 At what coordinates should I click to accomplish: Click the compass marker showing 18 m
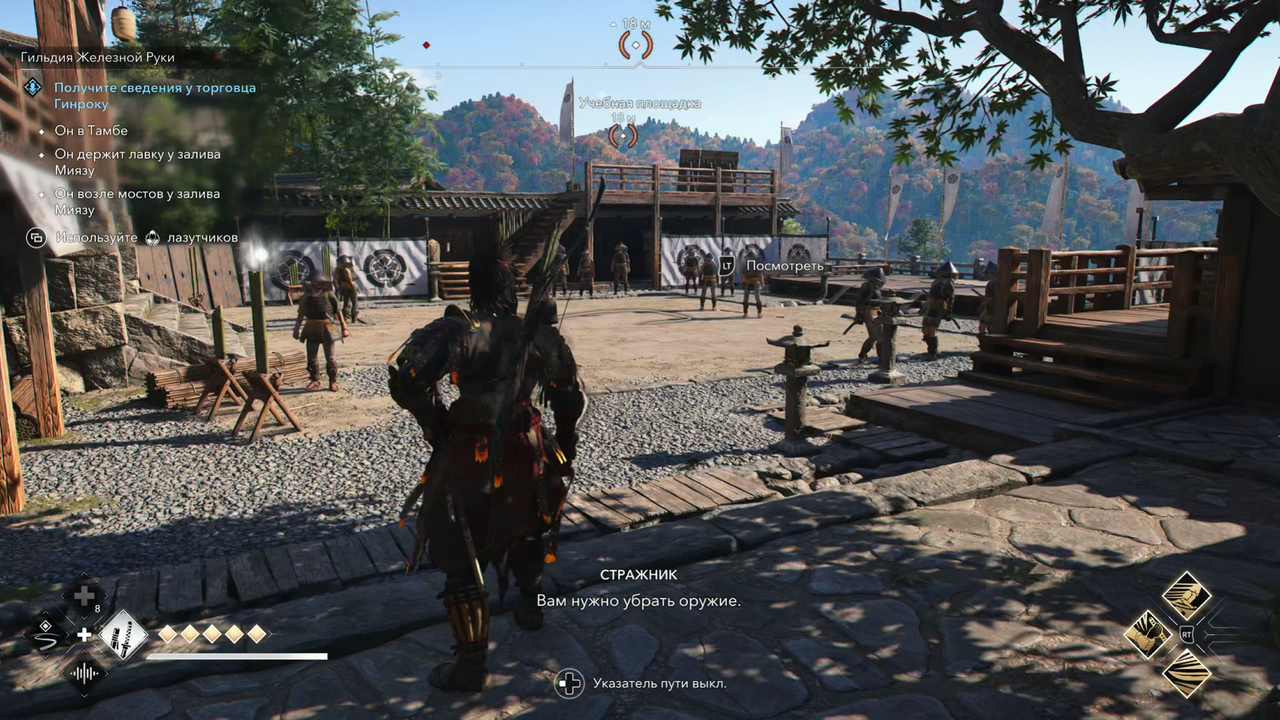(636, 44)
